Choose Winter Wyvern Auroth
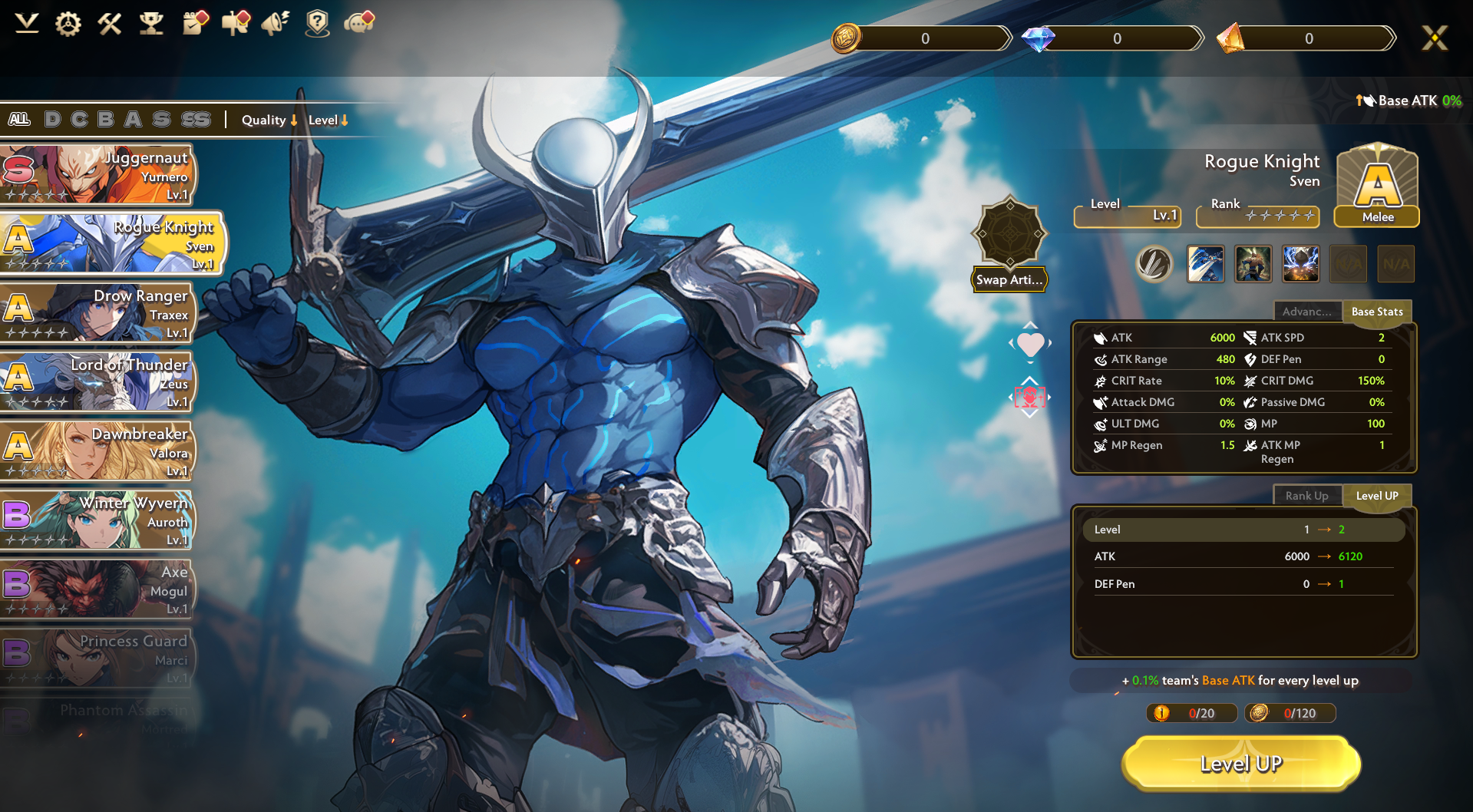The width and height of the screenshot is (1473, 812). pyautogui.click(x=97, y=520)
